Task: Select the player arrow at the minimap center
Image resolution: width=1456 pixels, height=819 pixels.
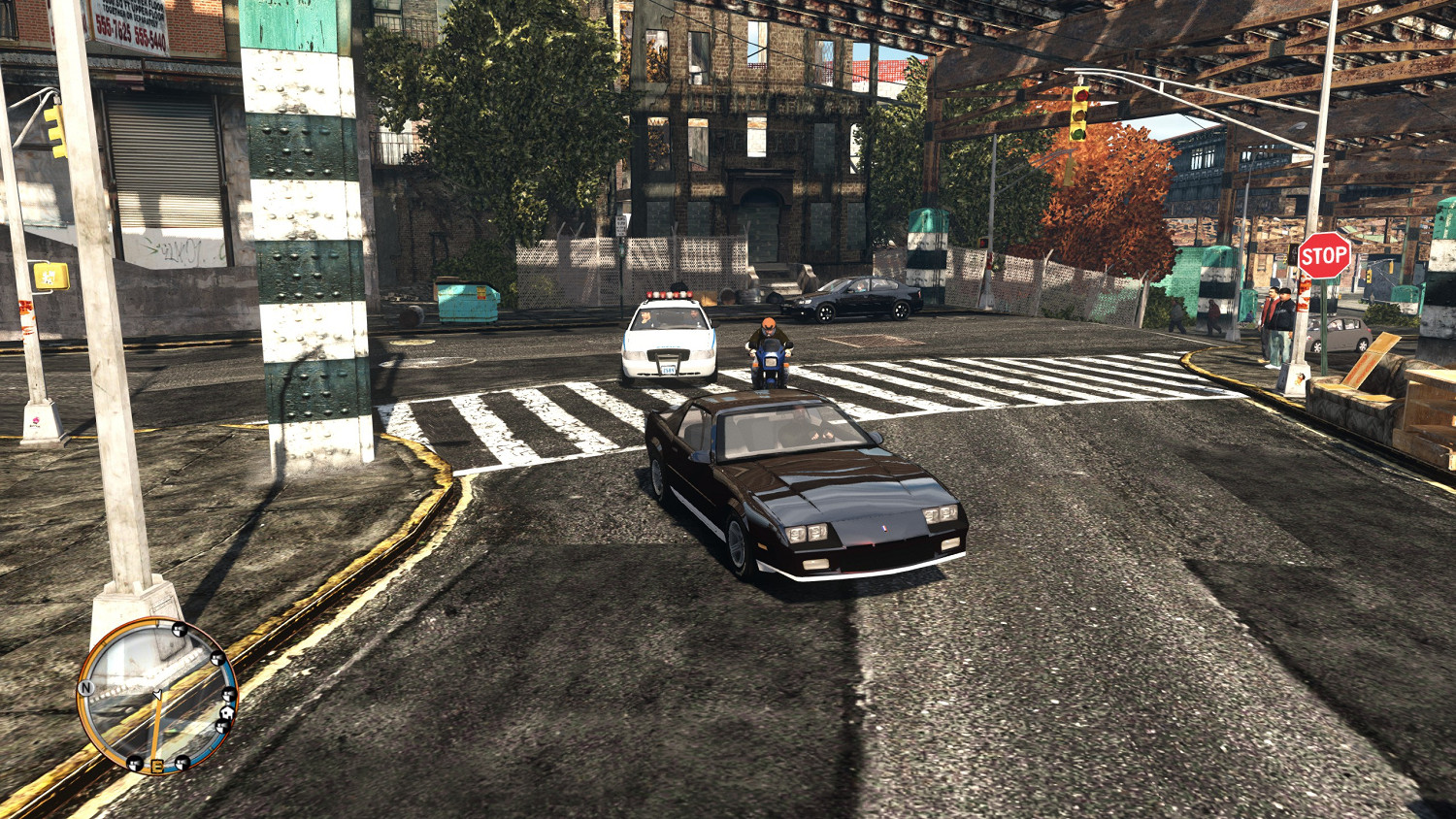Action: coord(157,693)
